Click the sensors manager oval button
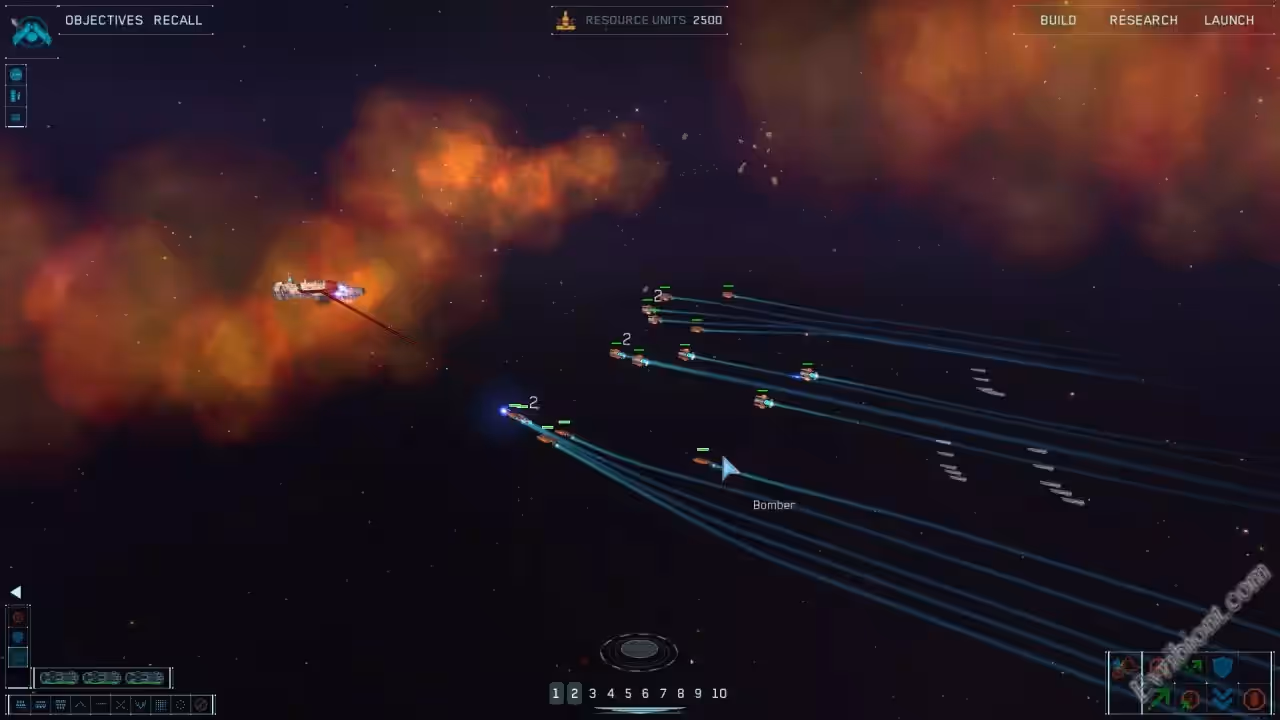 pyautogui.click(x=639, y=651)
